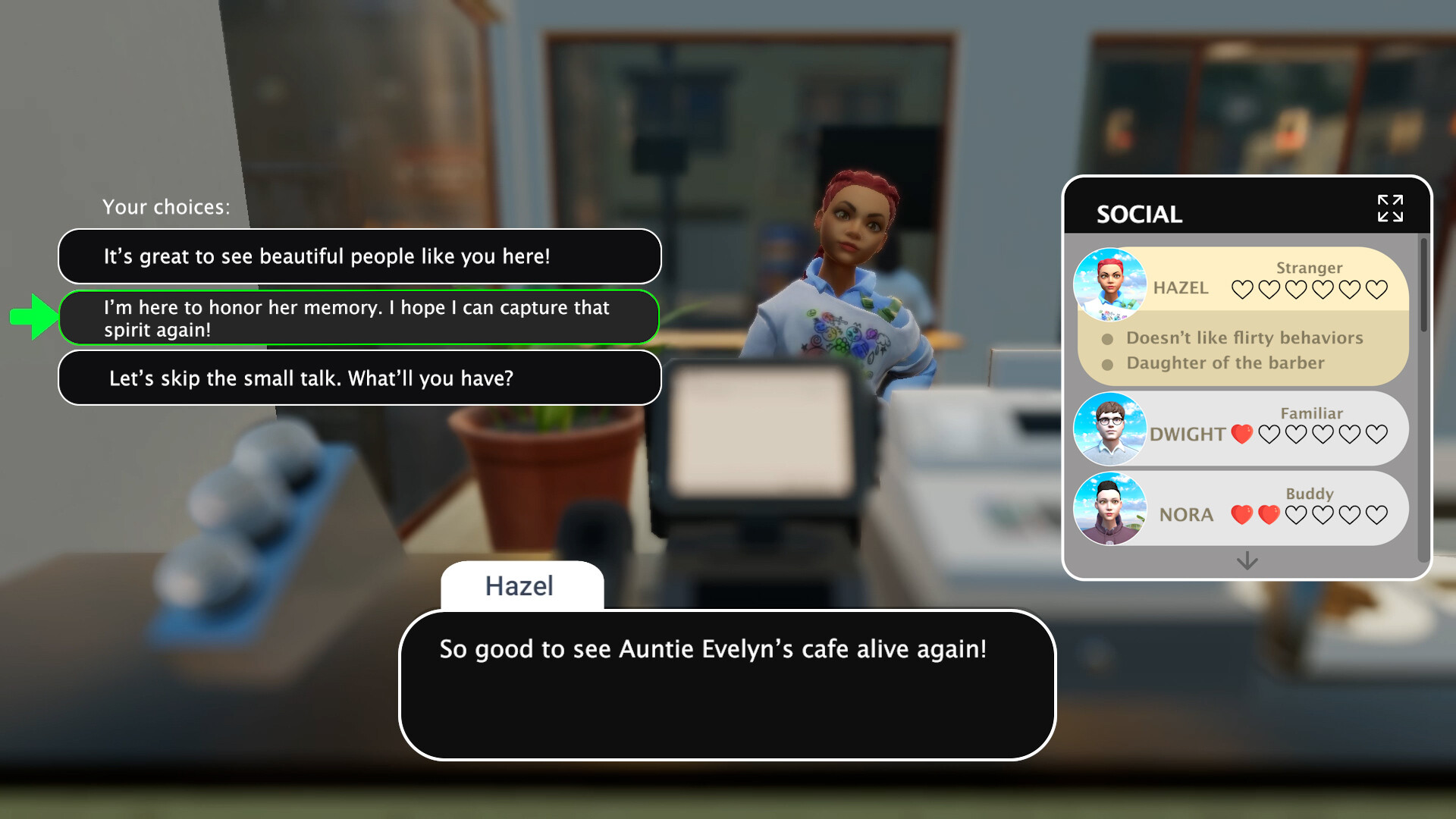Select the skip small talk dialogue option
This screenshot has width=1456, height=819.
coord(359,377)
